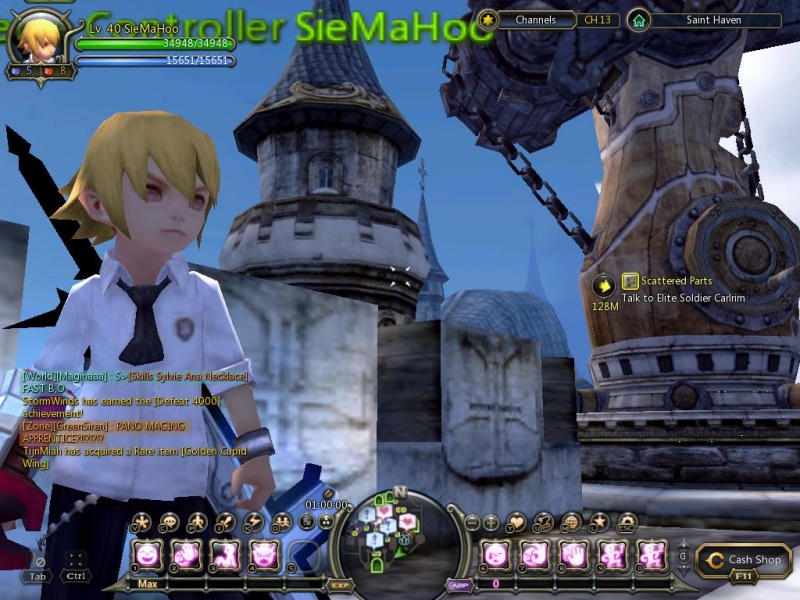
Task: Use the open palm emote in slot 8
Action: coord(574,553)
